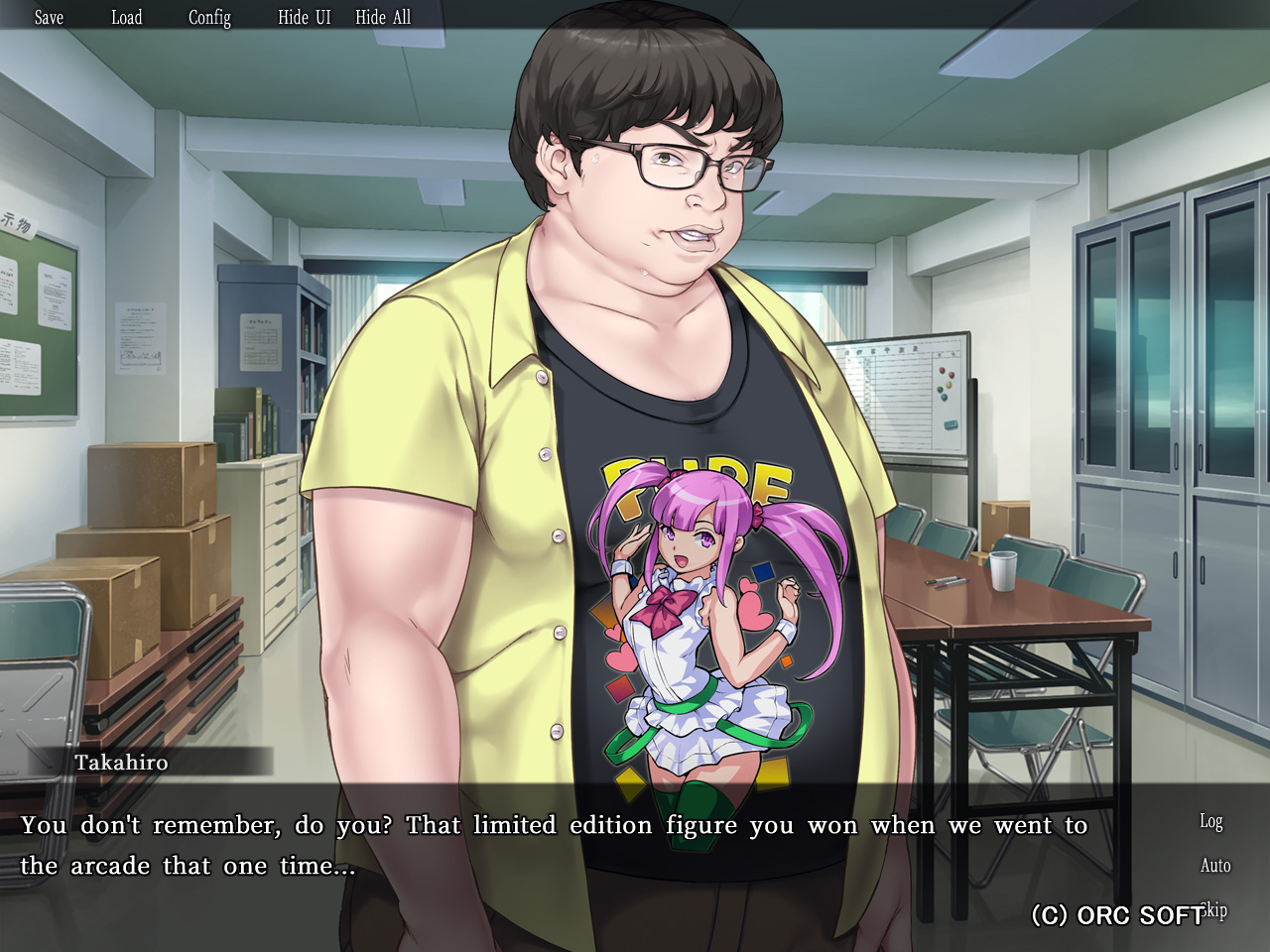This screenshot has width=1270, height=952.
Task: Open the Save menu
Action: click(49, 17)
